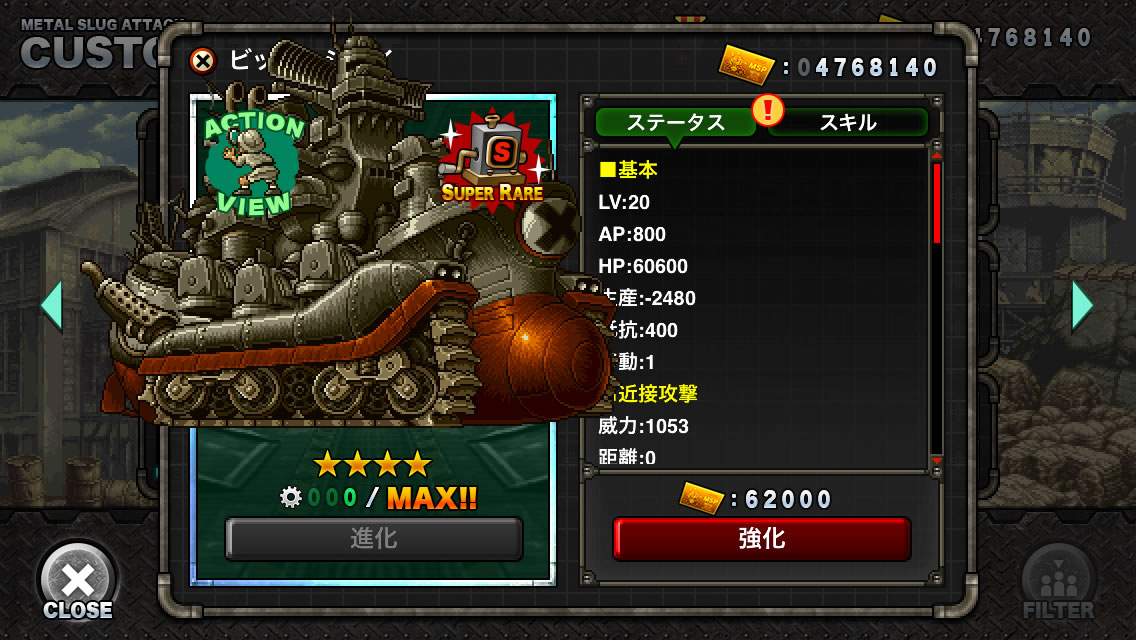Close the screen with the CLOSE button
The width and height of the screenshot is (1136, 640).
click(x=77, y=583)
